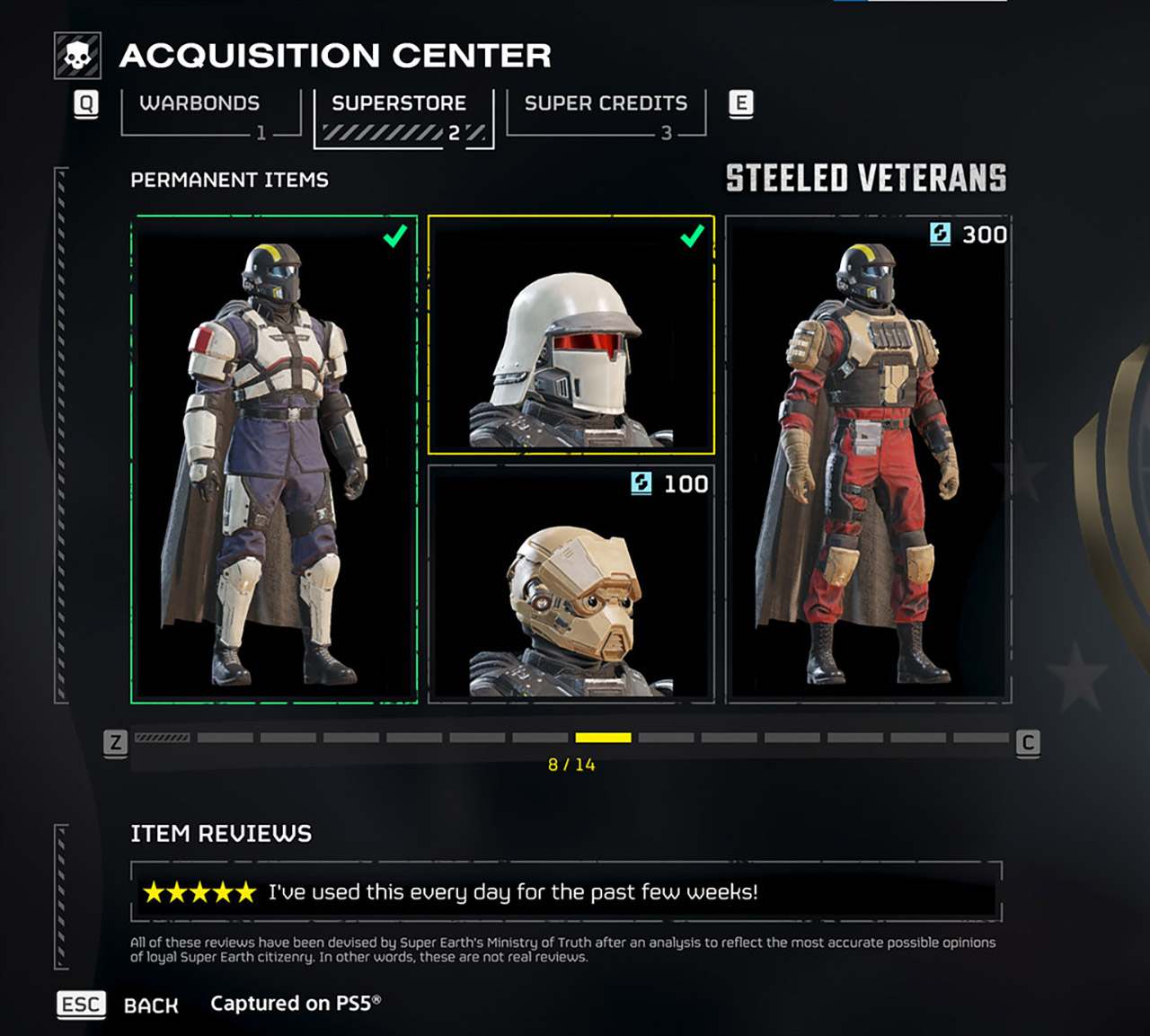Click the Super Credits currency icon showing 300
This screenshot has height=1036, width=1150.
point(939,235)
